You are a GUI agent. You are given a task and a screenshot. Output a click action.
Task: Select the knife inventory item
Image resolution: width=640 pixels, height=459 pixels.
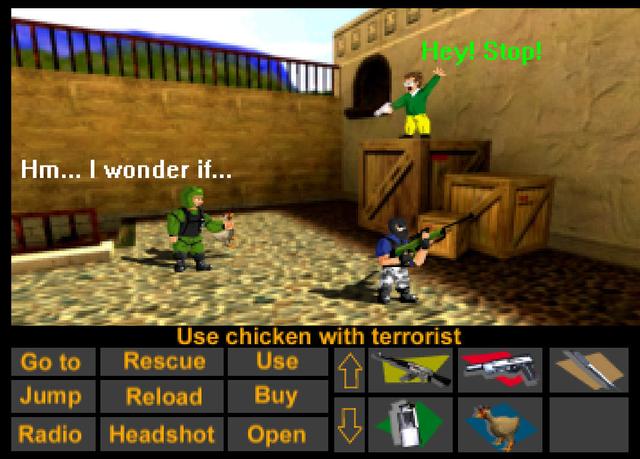(x=589, y=370)
